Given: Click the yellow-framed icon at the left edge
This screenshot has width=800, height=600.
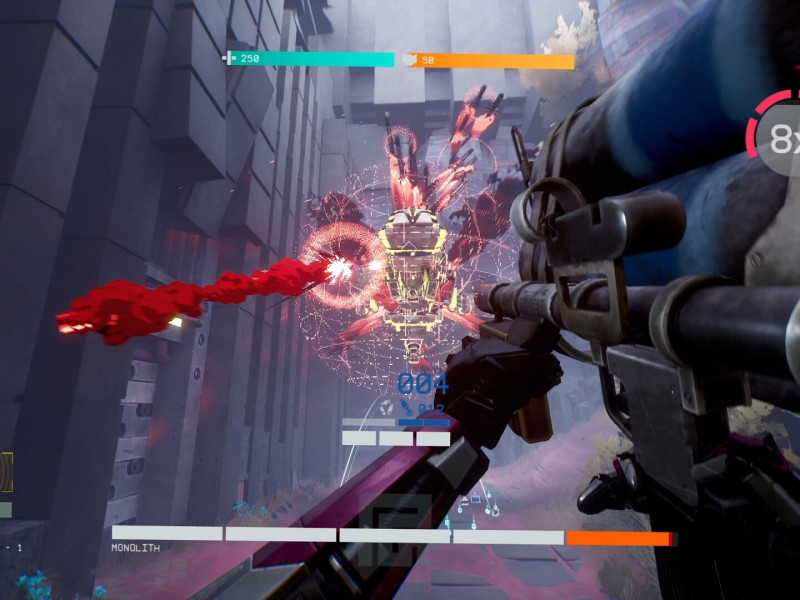Looking at the screenshot, I should point(5,471).
